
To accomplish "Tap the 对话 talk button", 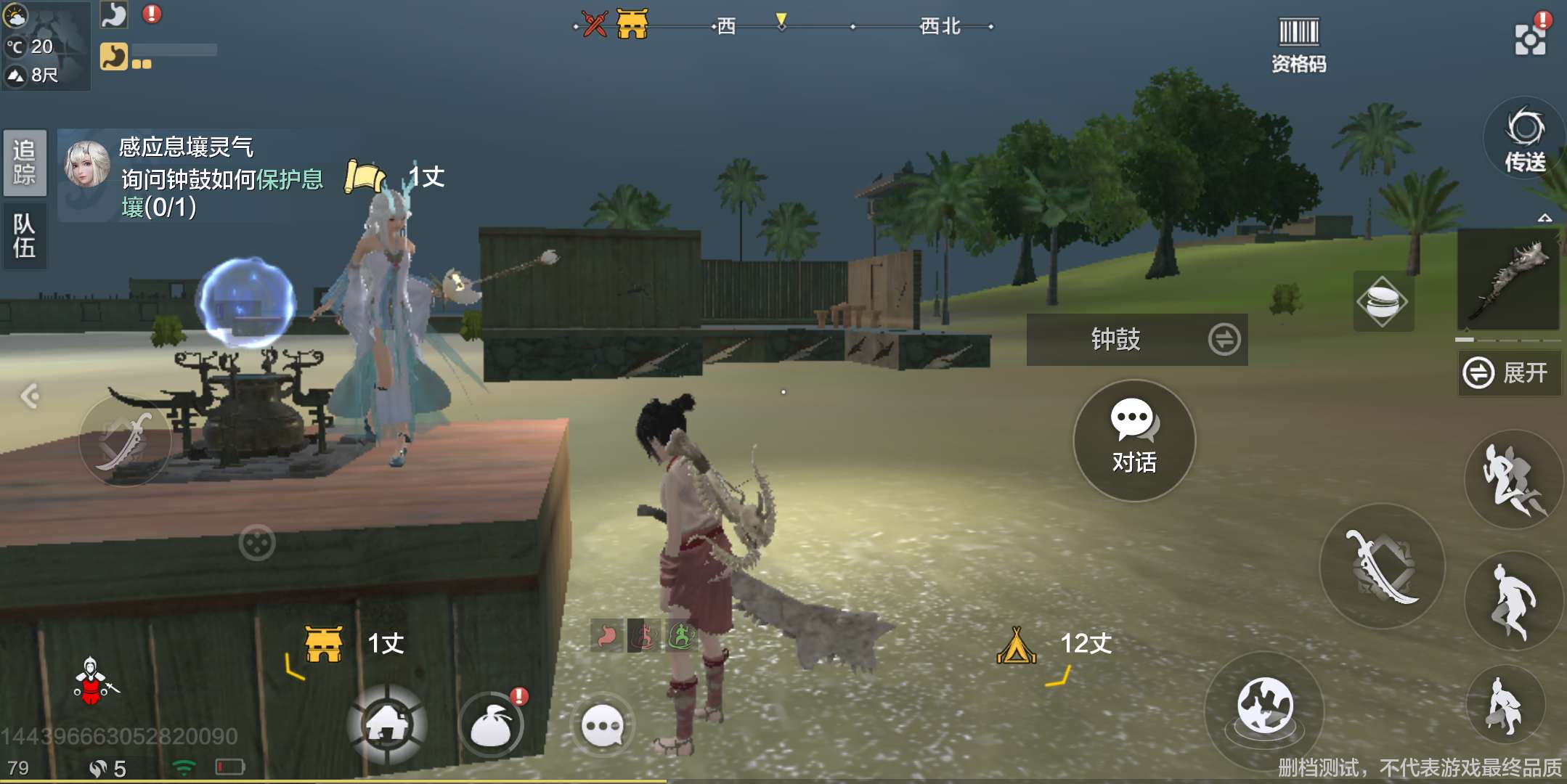I will tap(1133, 439).
